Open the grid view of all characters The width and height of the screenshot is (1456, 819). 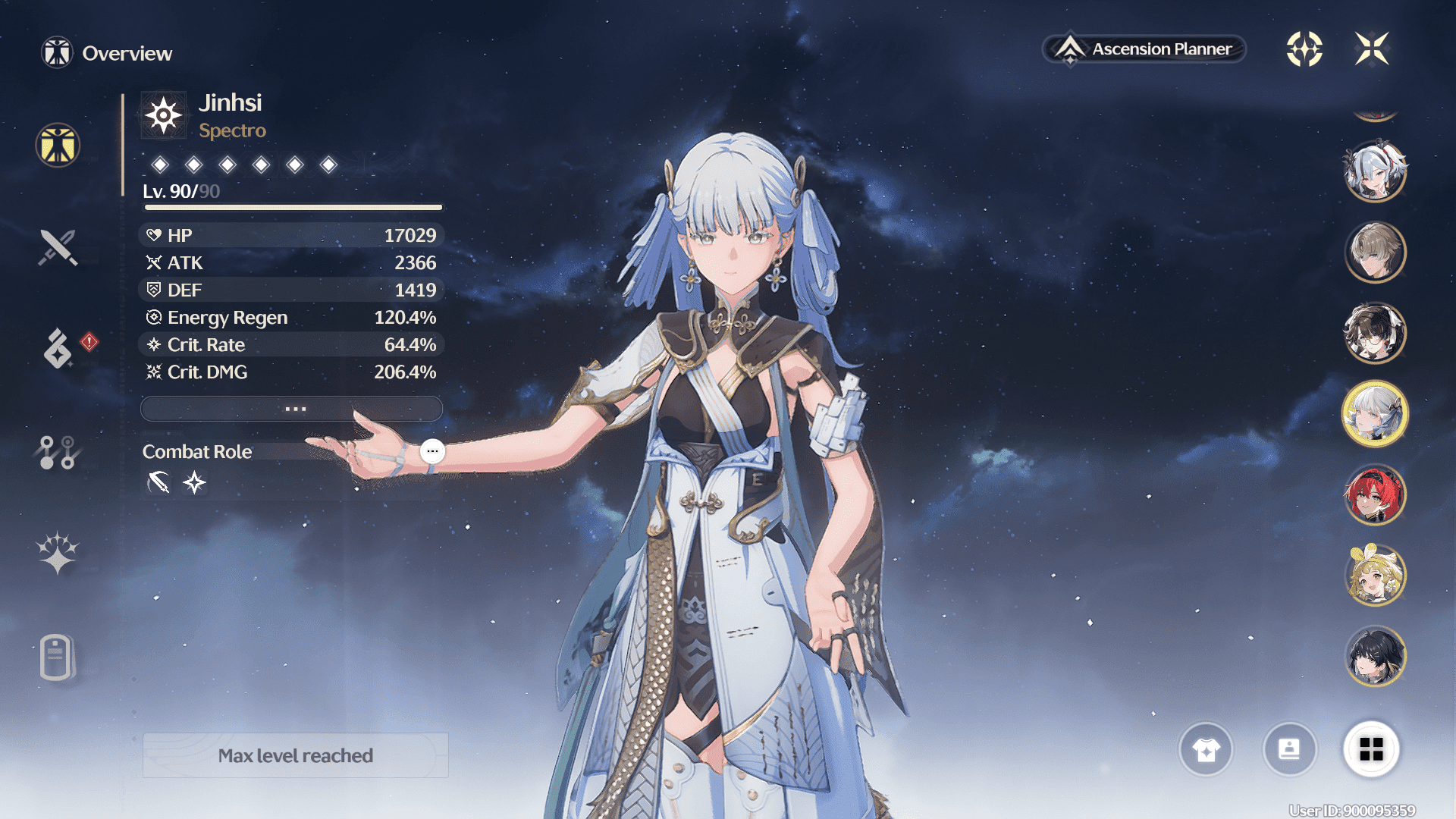[1371, 750]
